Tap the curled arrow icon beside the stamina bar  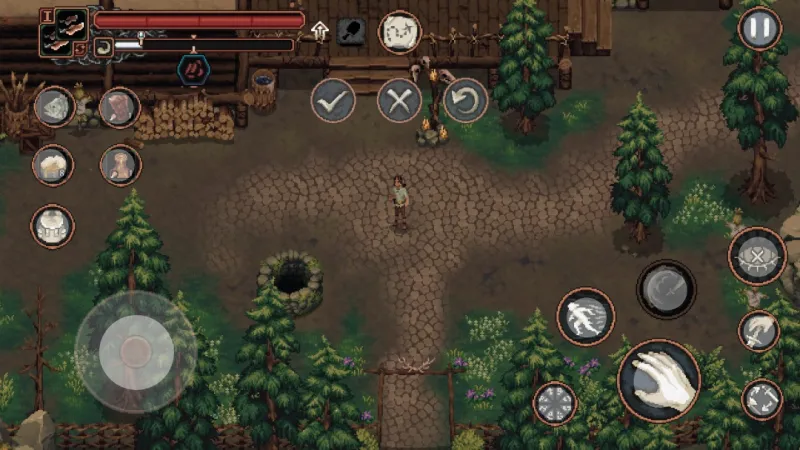(103, 45)
